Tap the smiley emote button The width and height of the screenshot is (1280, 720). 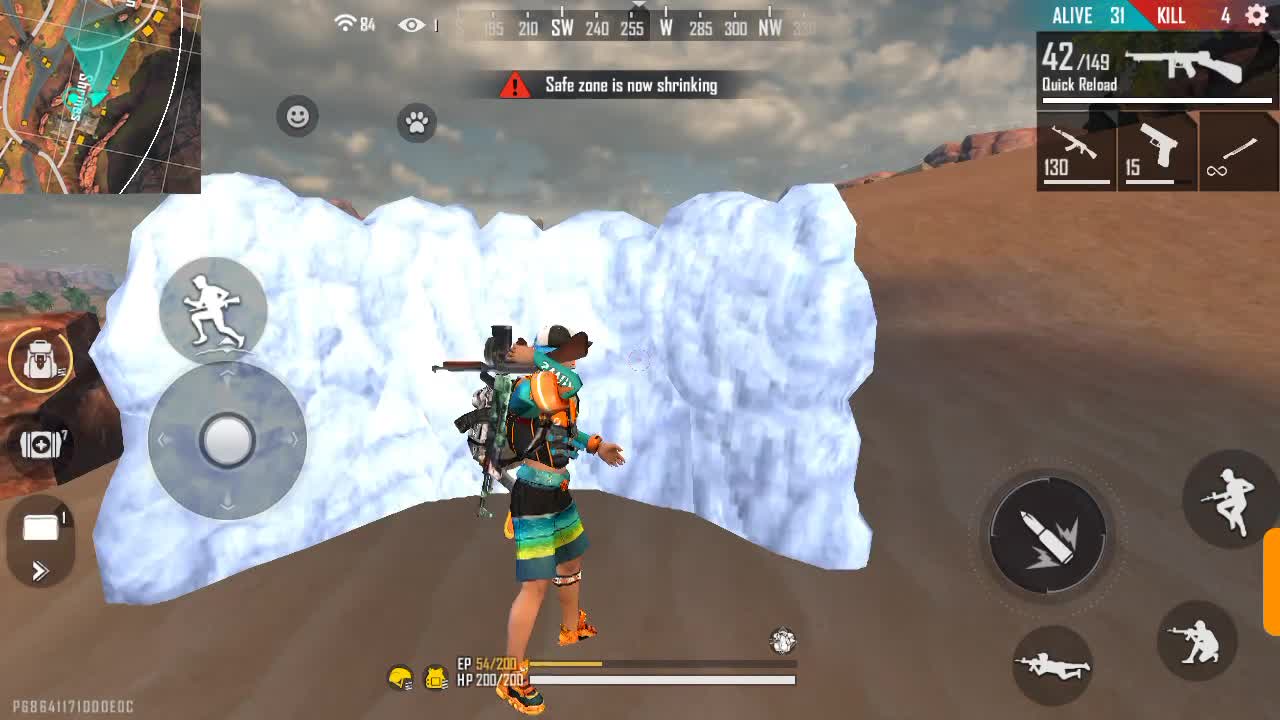[x=297, y=117]
